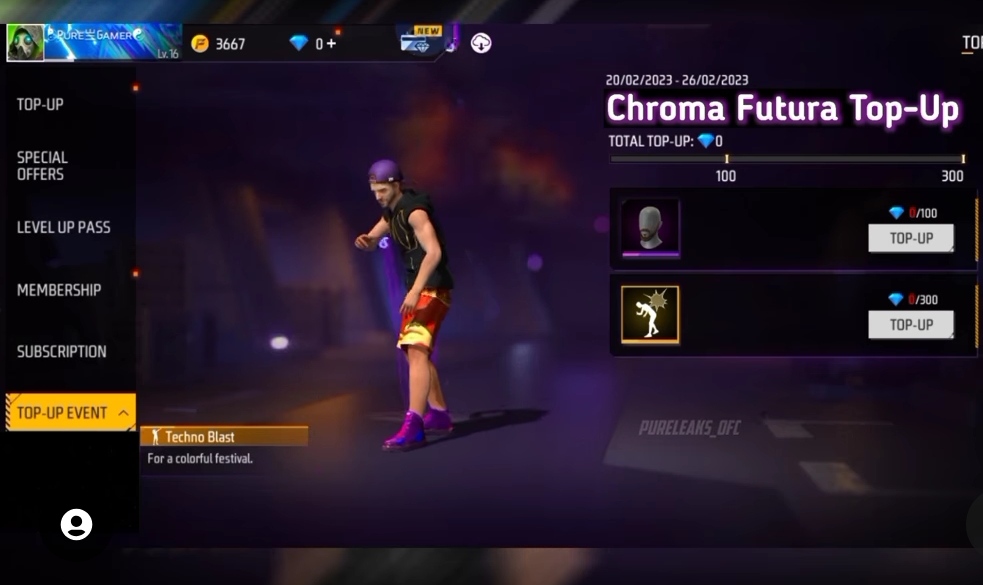983x585 pixels.
Task: Select the Techno Blast emote reward thumbnail
Action: (x=650, y=314)
